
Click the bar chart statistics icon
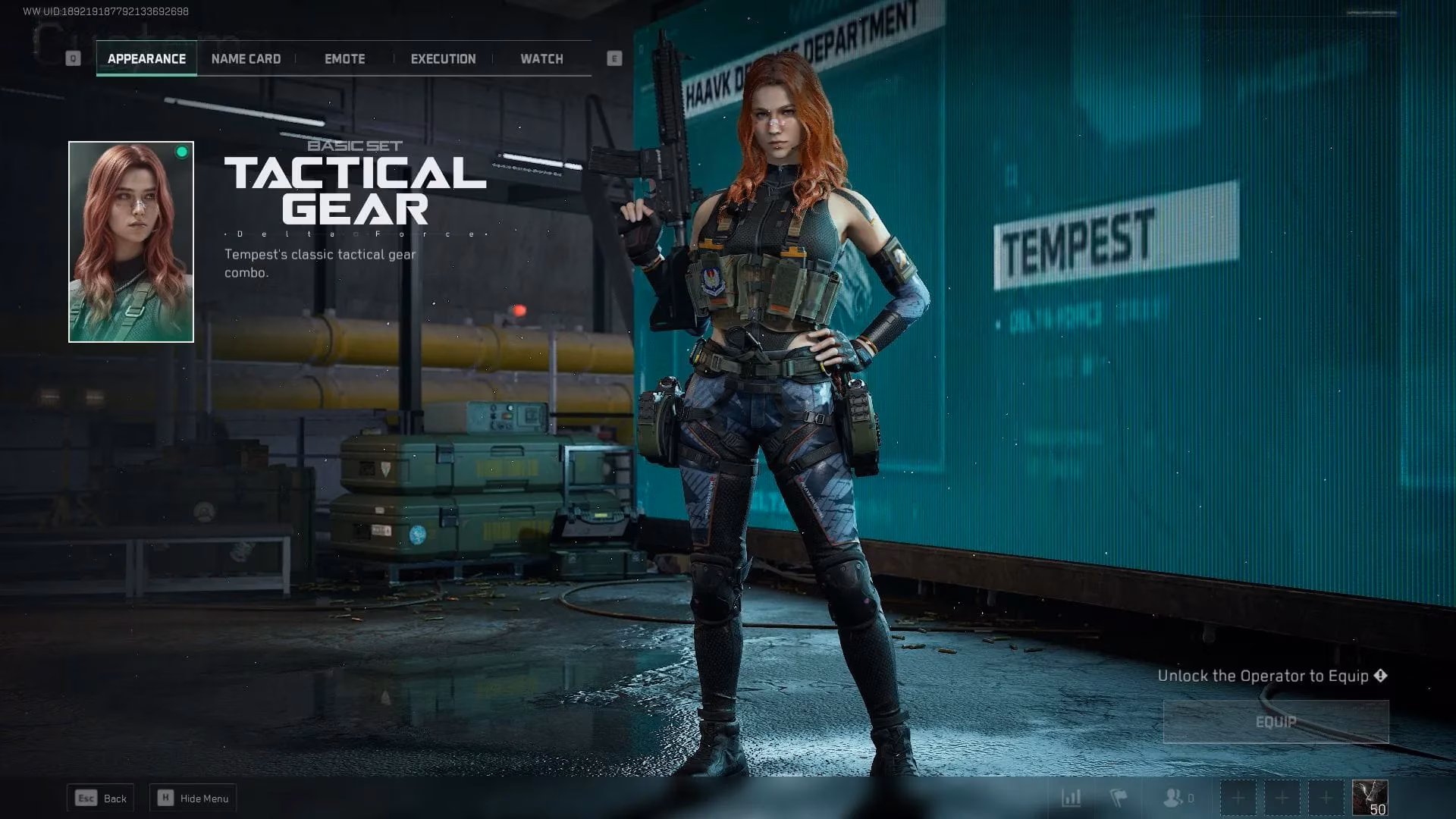[1072, 798]
